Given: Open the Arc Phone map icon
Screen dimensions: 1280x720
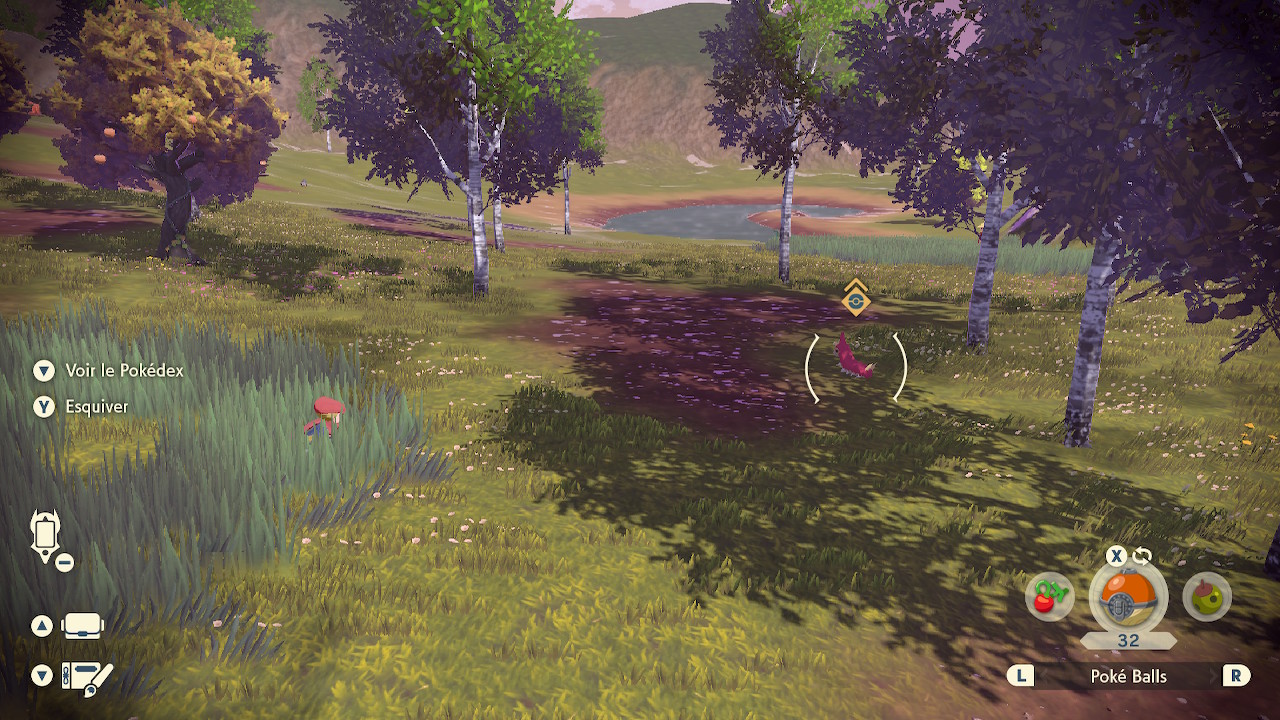Looking at the screenshot, I should [47, 536].
